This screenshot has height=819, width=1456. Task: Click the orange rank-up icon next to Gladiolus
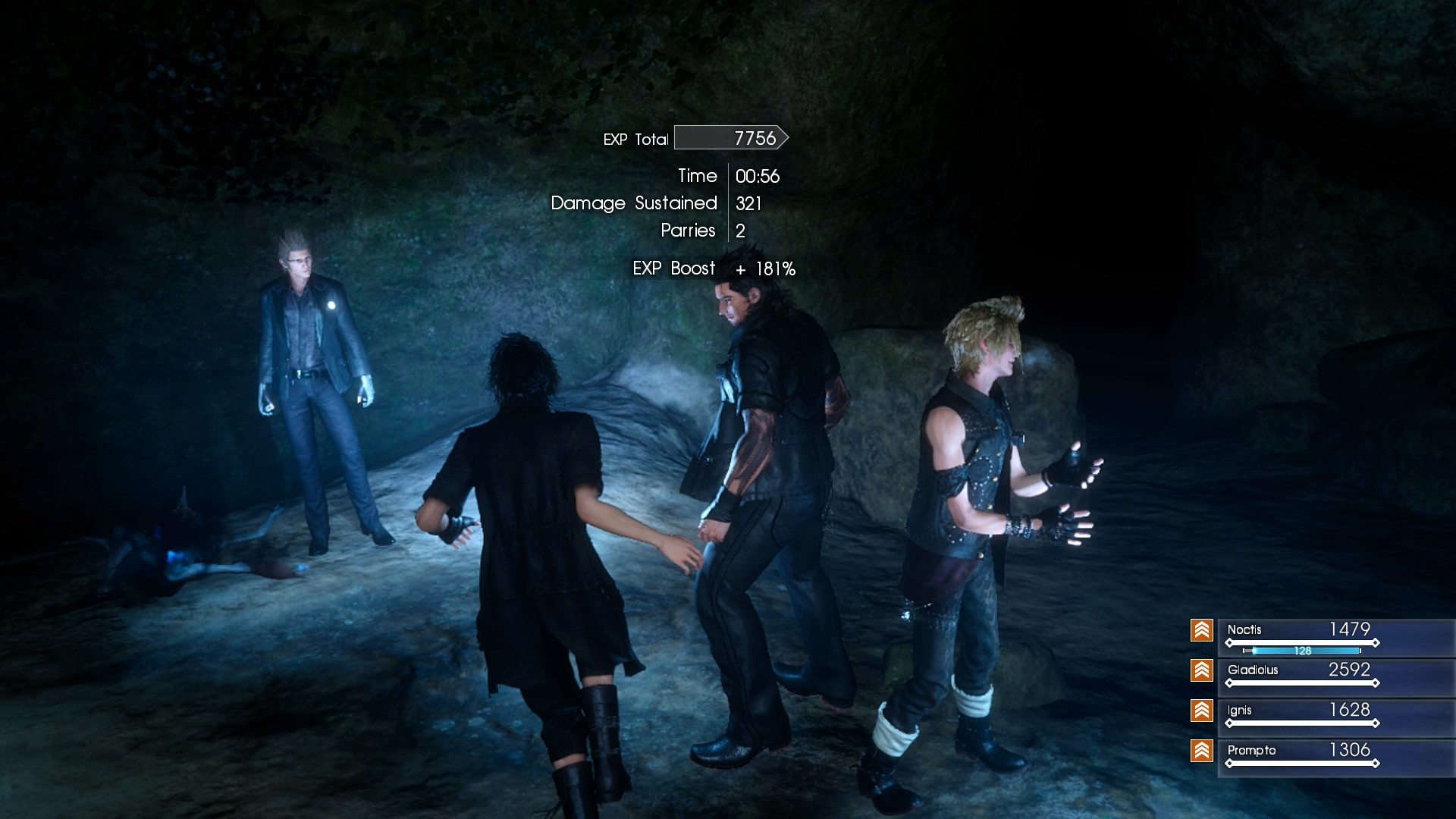(x=1202, y=670)
